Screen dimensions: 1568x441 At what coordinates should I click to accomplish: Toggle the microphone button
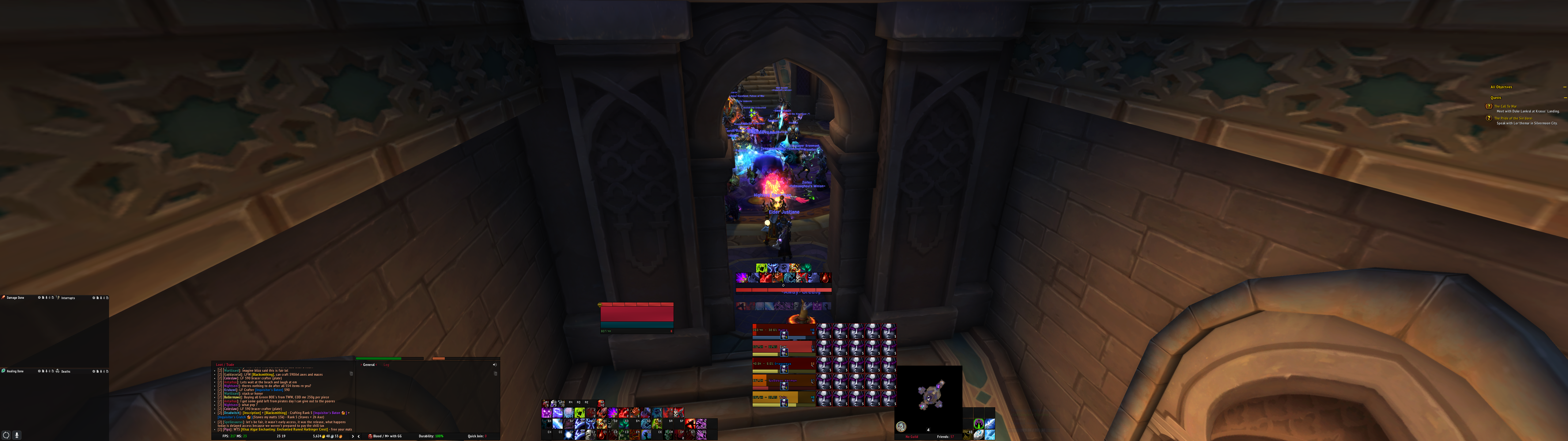pos(17,435)
